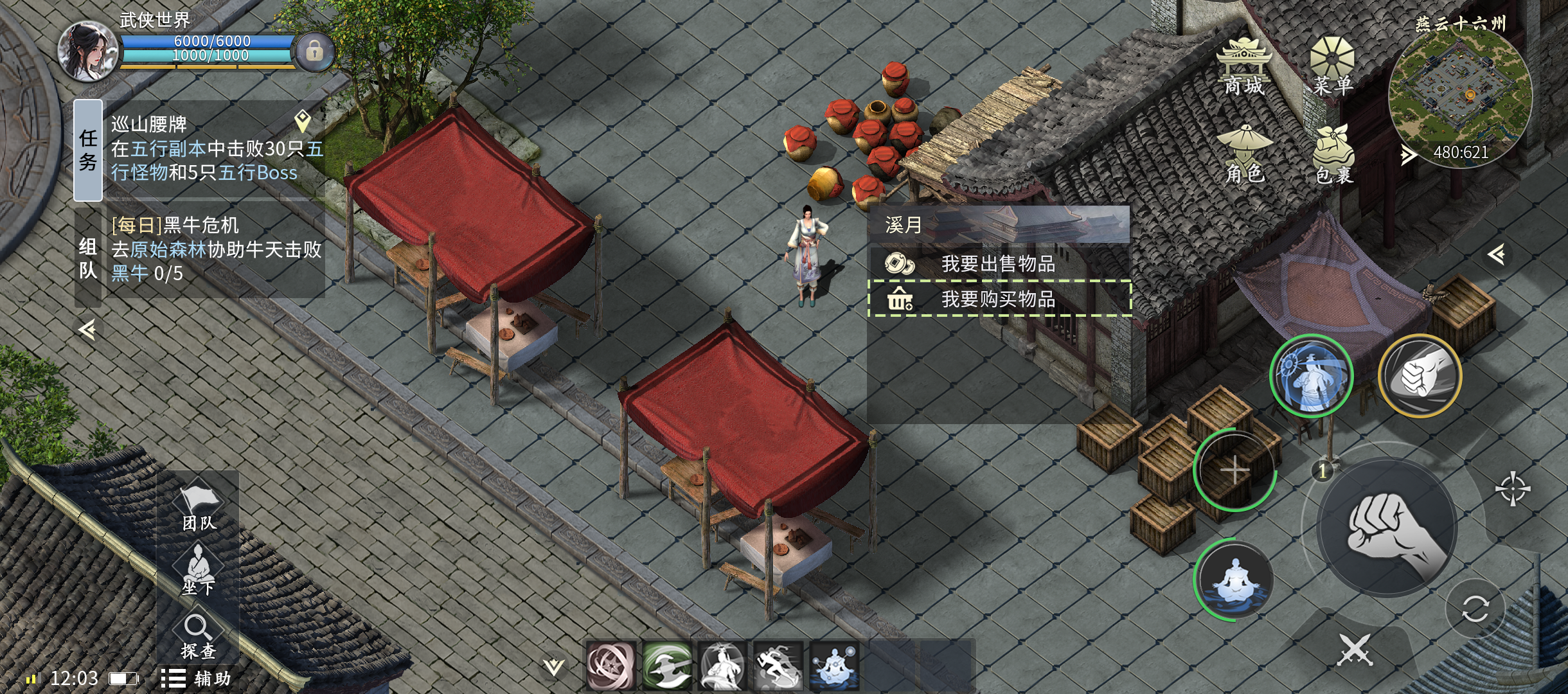Use the meditation skill button
The width and height of the screenshot is (1568, 694).
point(1234,581)
